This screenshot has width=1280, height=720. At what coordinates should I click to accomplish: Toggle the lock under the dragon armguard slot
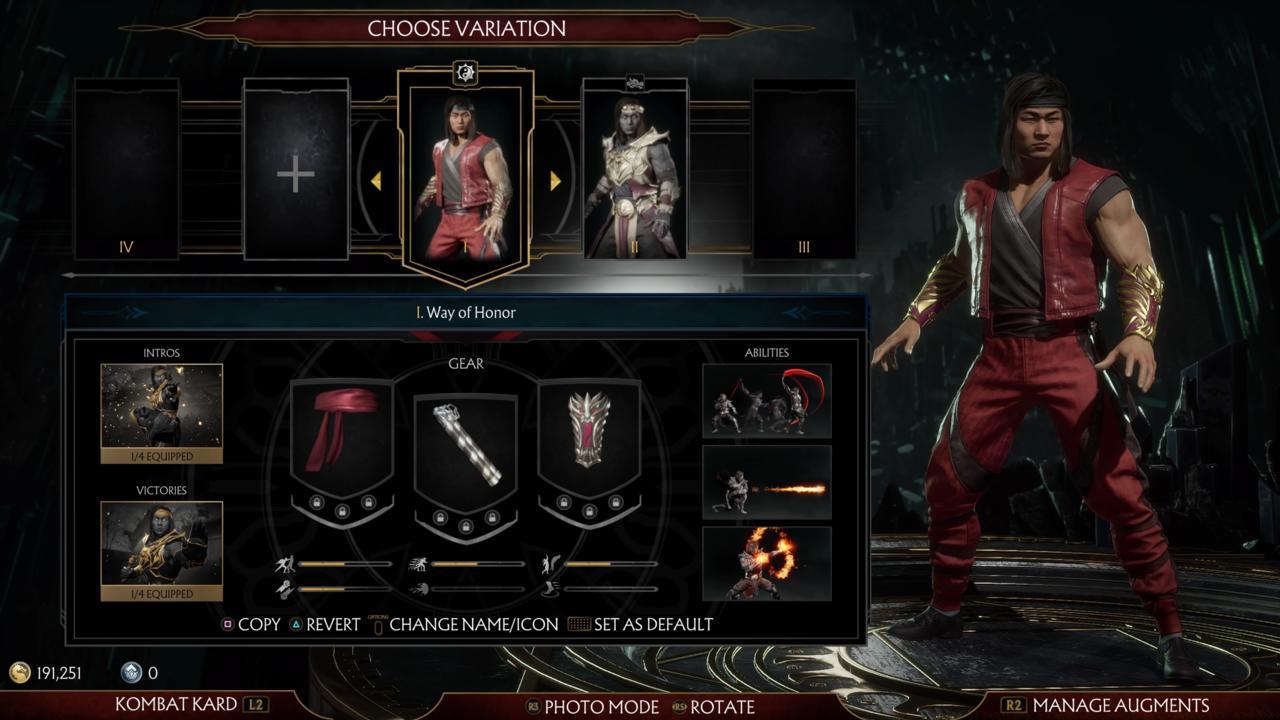589,511
